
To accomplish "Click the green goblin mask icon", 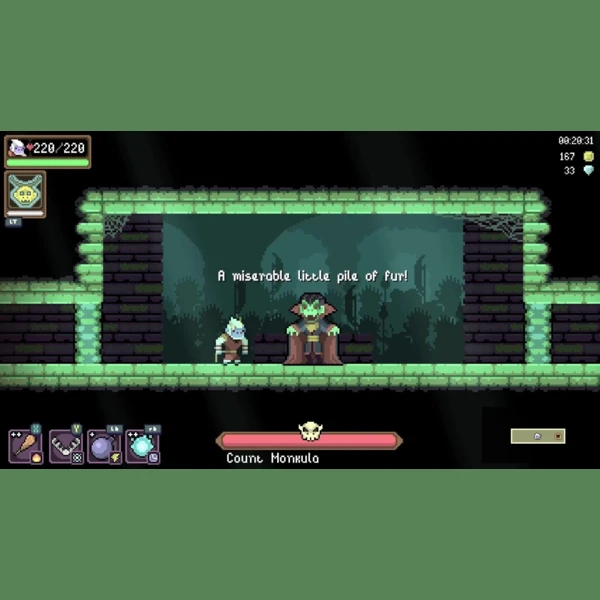I will point(25,193).
